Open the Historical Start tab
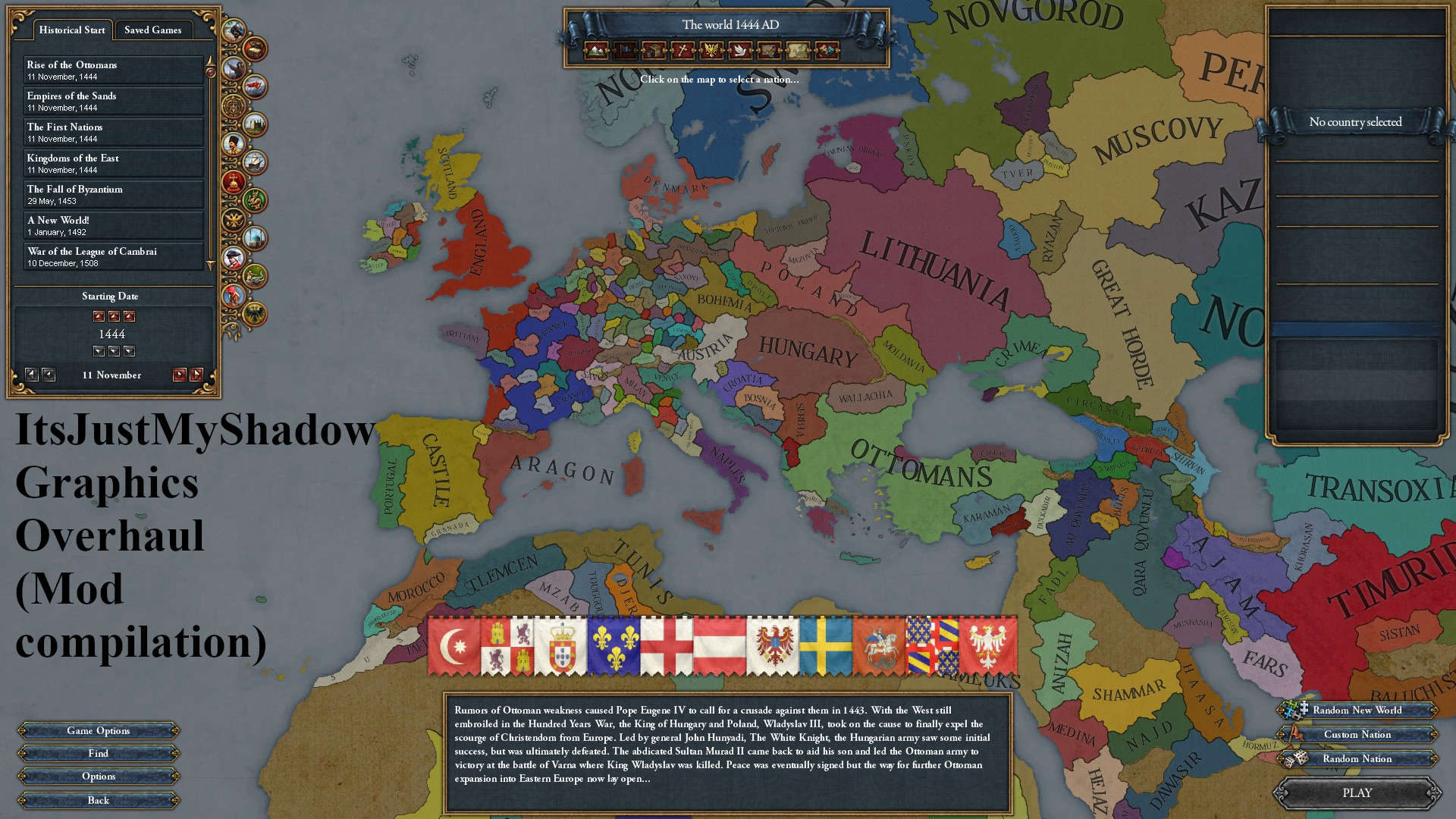Screen dimensions: 1456x819 point(71,30)
